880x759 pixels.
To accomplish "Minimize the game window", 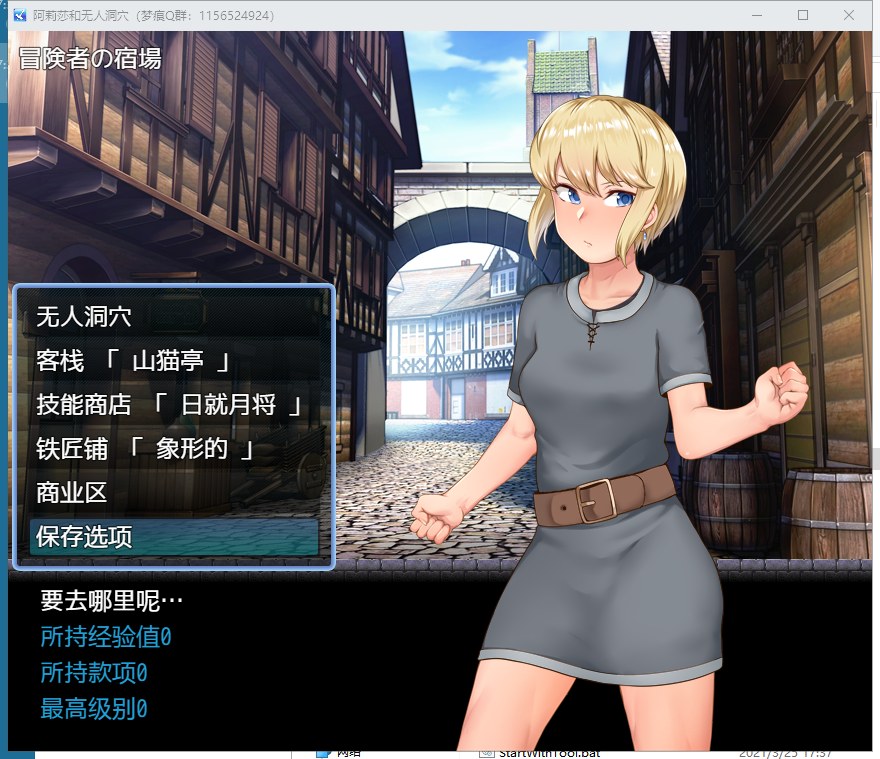I will 757,15.
